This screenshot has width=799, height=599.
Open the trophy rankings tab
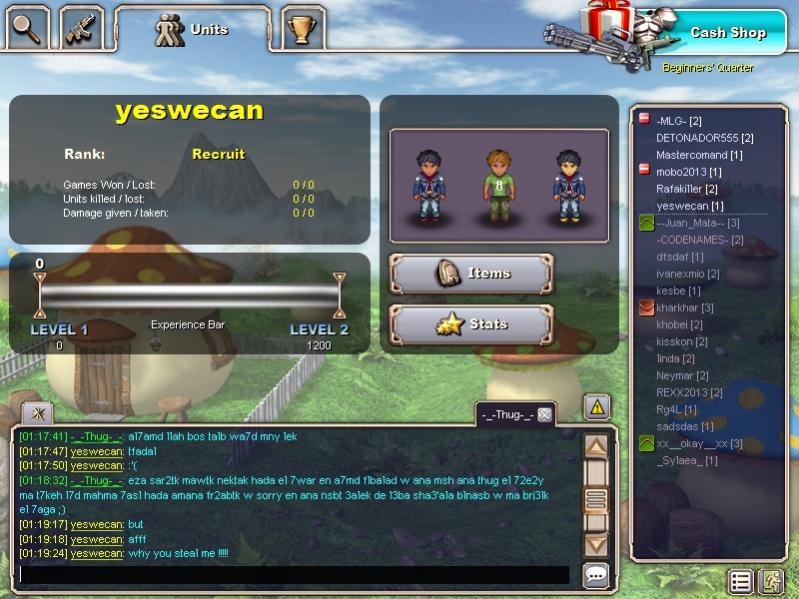point(301,29)
